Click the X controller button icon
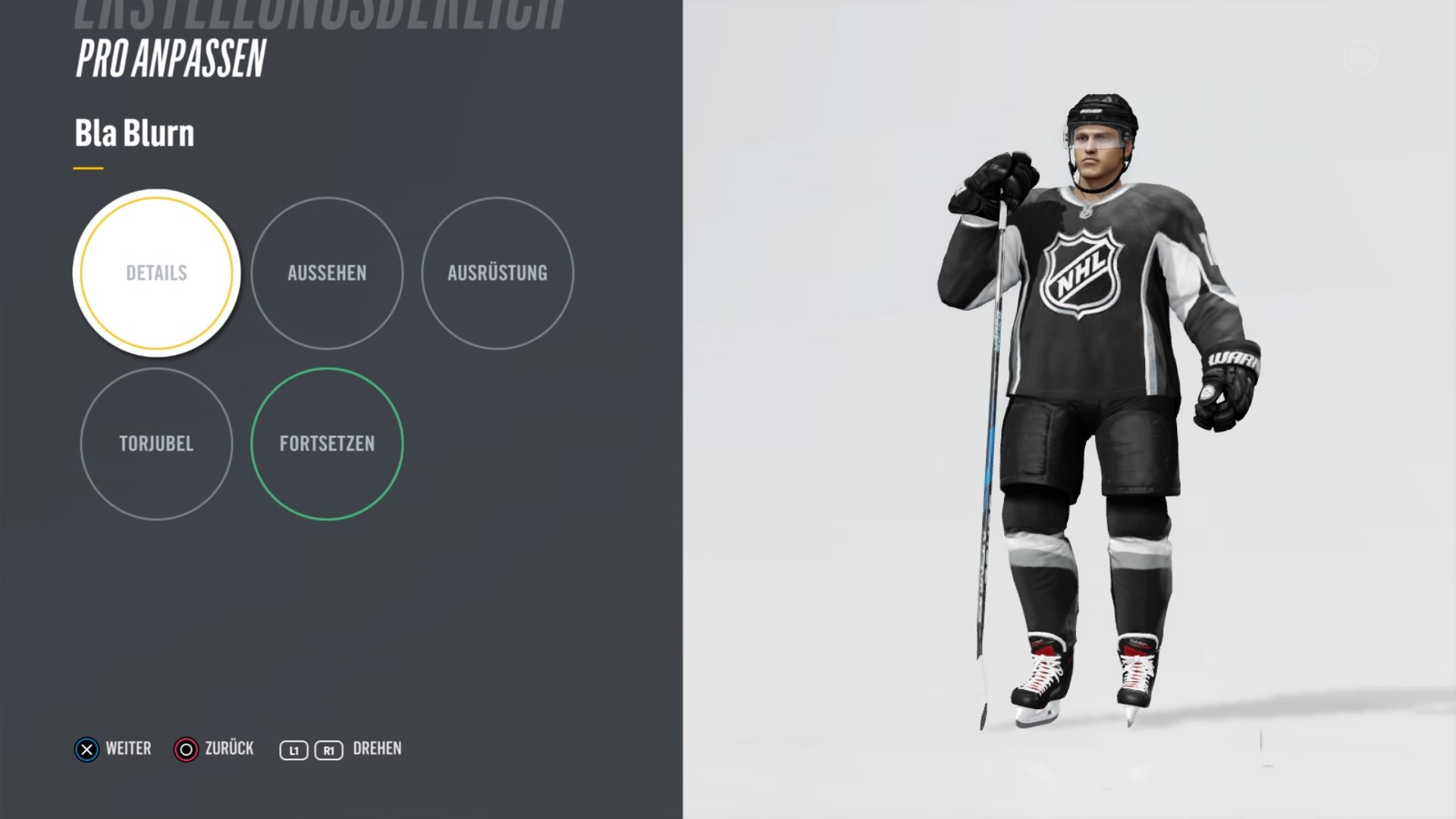1456x819 pixels. tap(86, 749)
